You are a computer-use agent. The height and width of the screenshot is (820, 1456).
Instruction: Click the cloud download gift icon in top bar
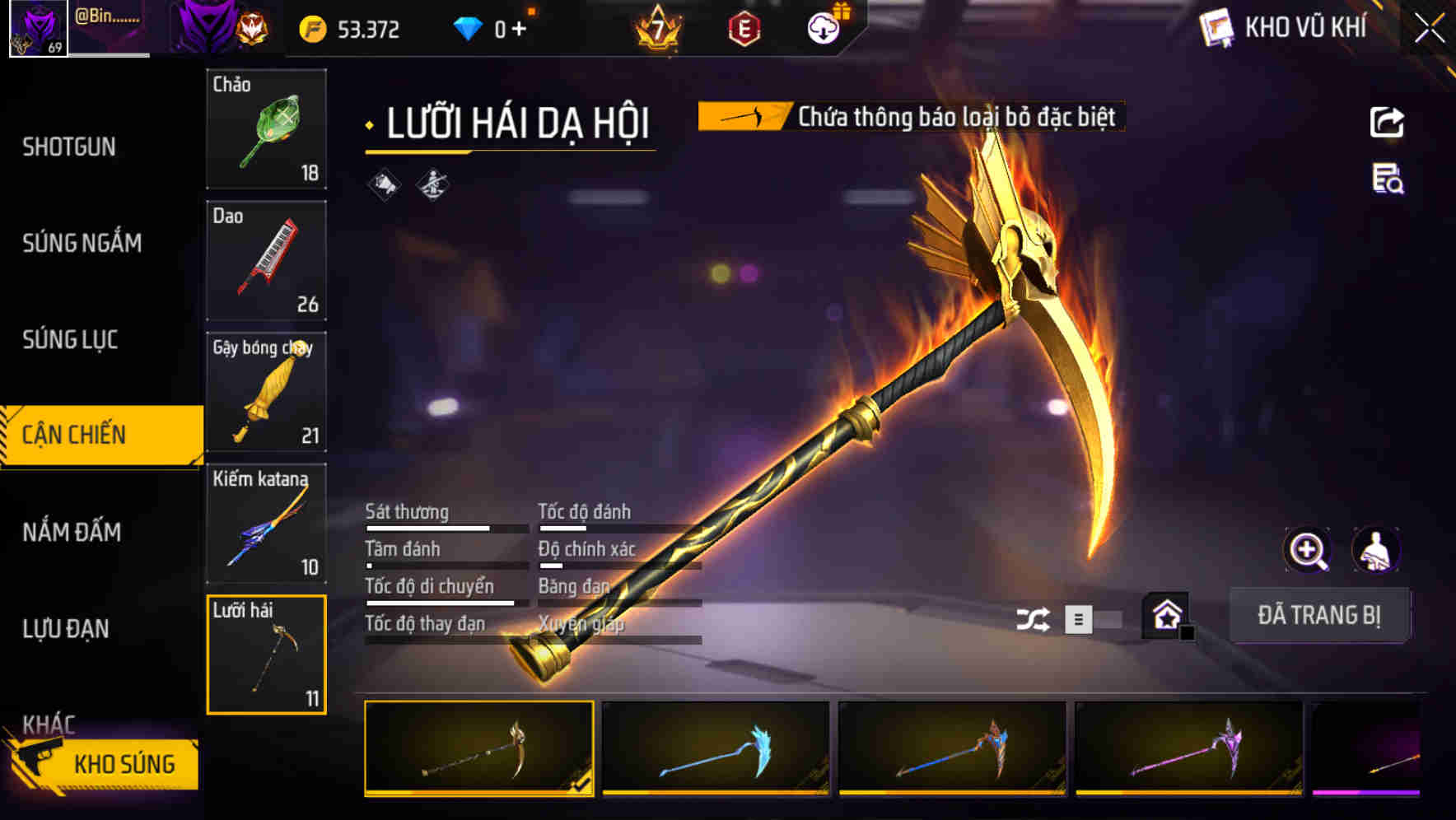coord(824,27)
